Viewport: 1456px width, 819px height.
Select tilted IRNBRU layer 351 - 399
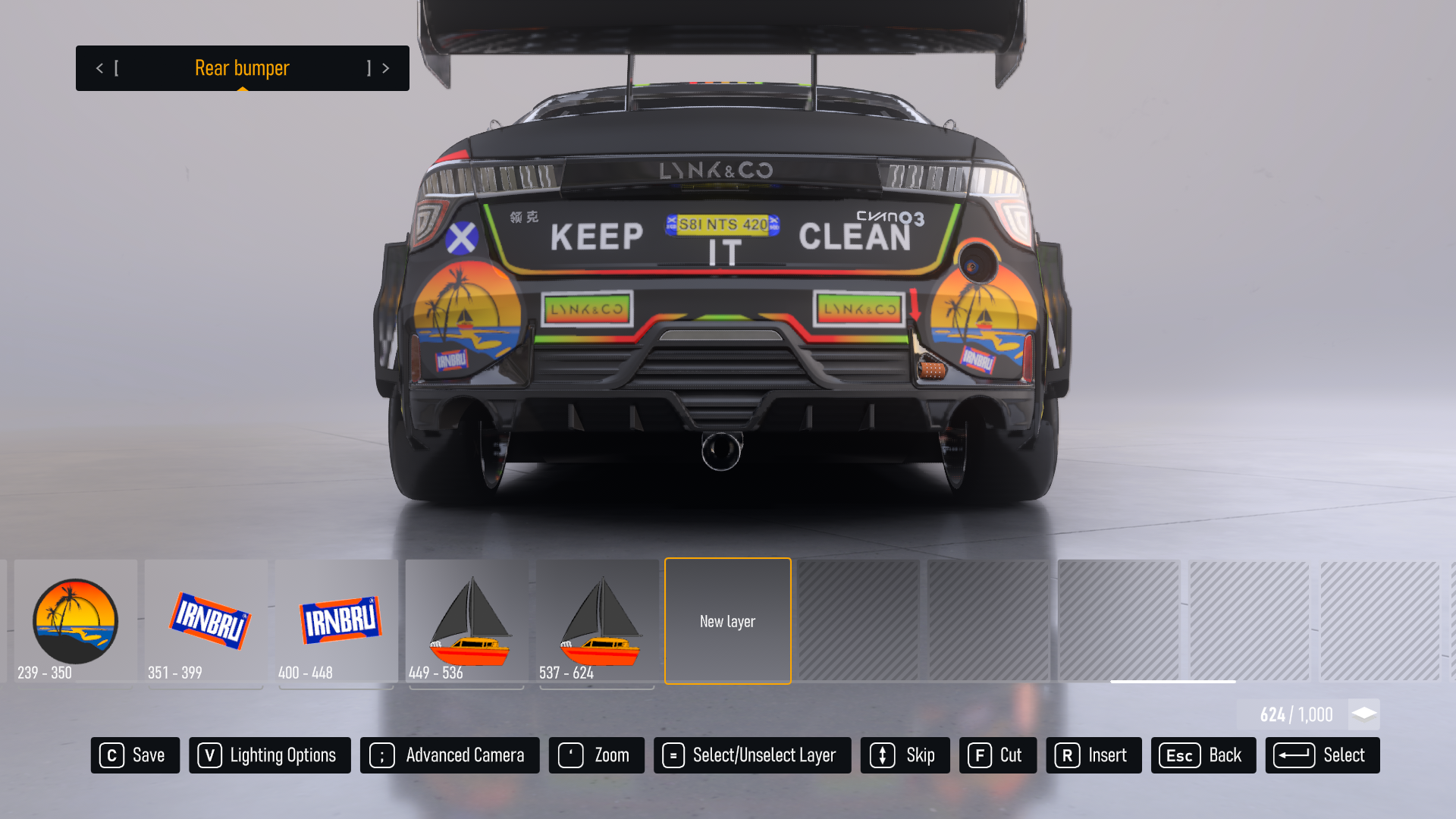206,621
